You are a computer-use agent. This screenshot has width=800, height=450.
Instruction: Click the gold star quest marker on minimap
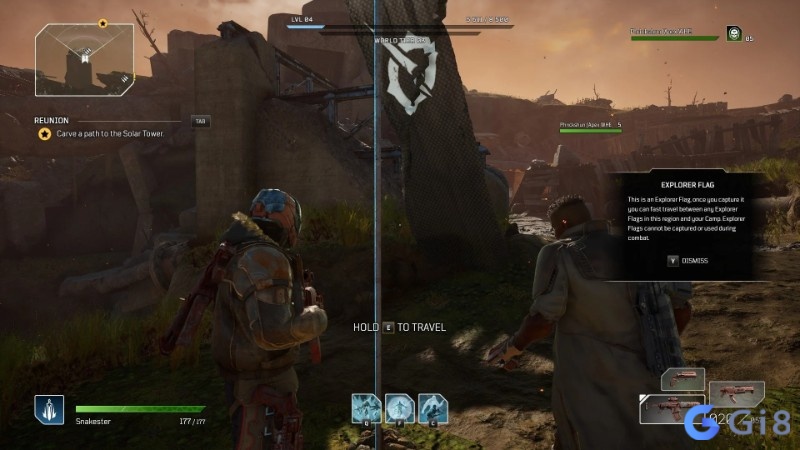point(102,22)
